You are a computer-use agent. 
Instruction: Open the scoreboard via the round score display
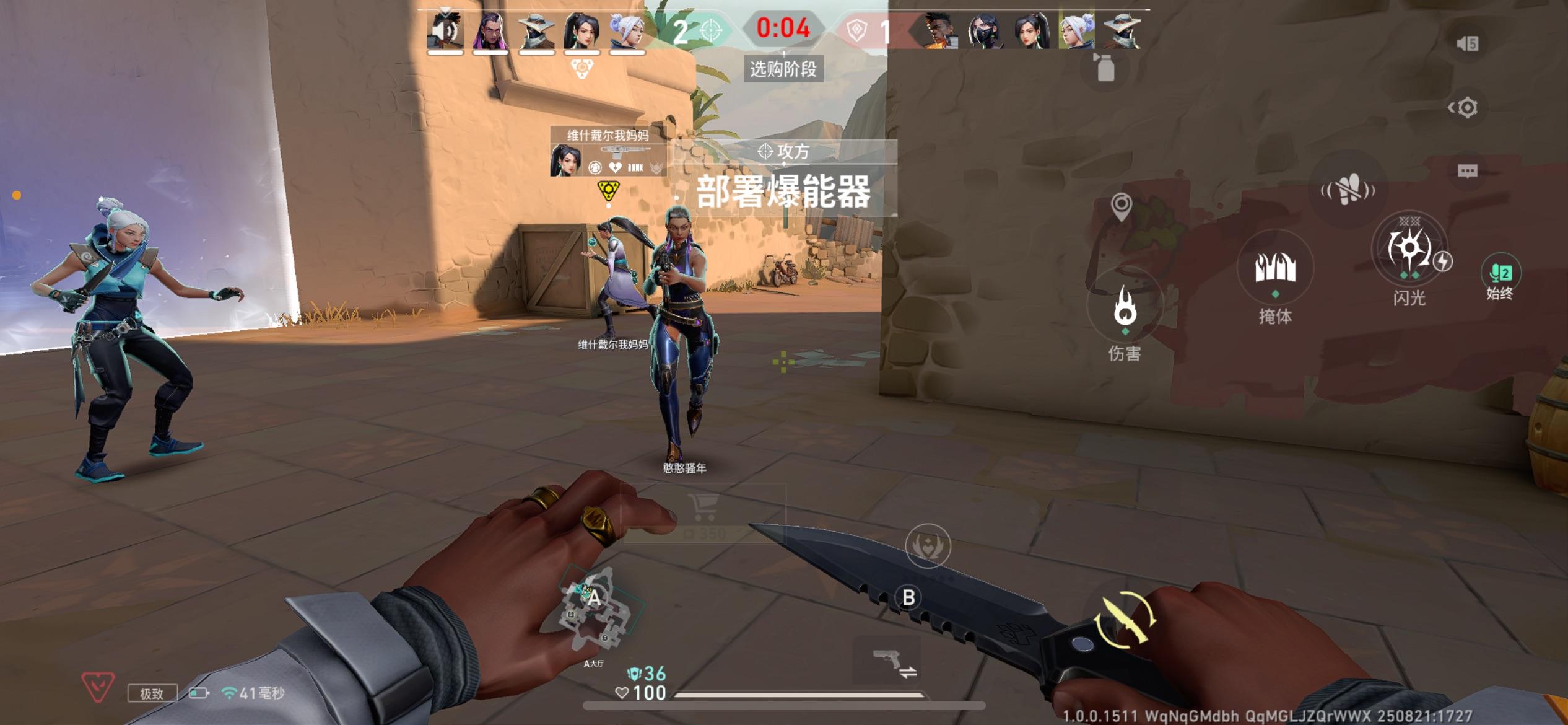783,28
